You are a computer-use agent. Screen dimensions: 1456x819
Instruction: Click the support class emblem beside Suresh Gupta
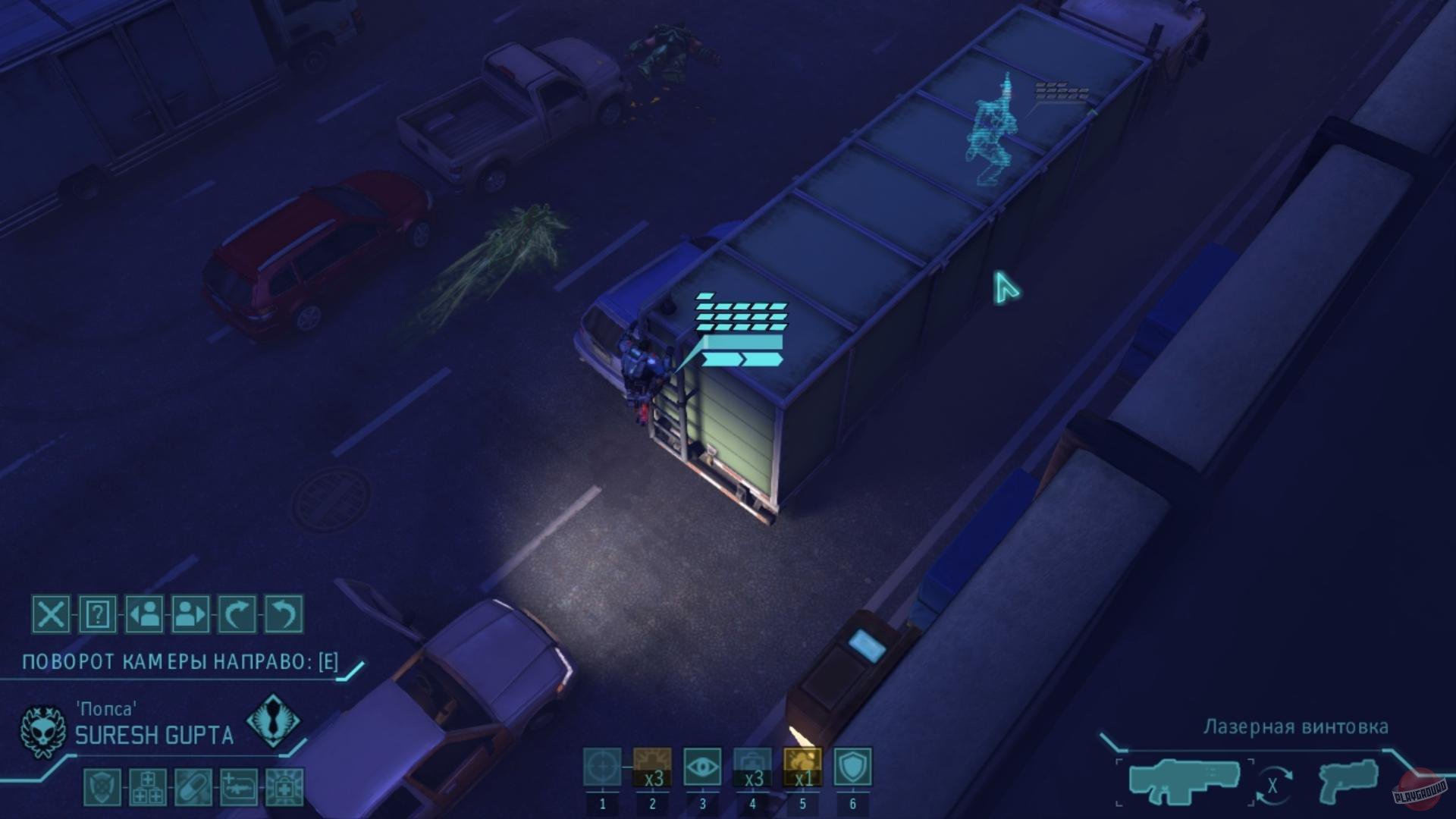click(272, 720)
